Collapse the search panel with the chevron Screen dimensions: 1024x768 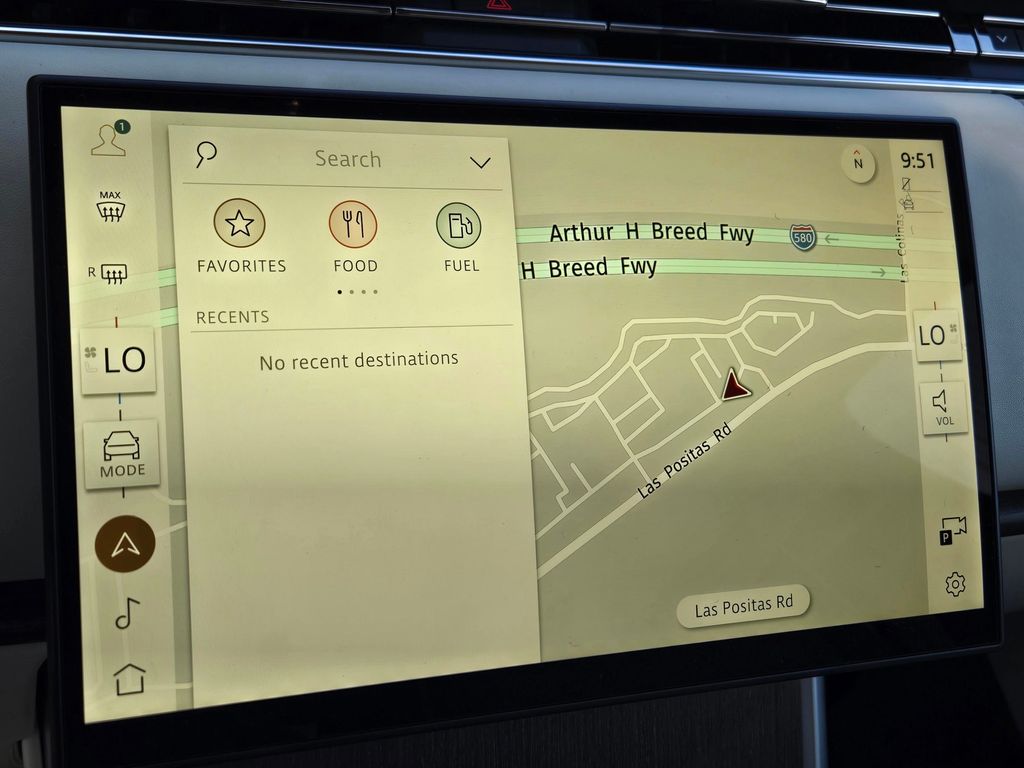click(x=480, y=162)
